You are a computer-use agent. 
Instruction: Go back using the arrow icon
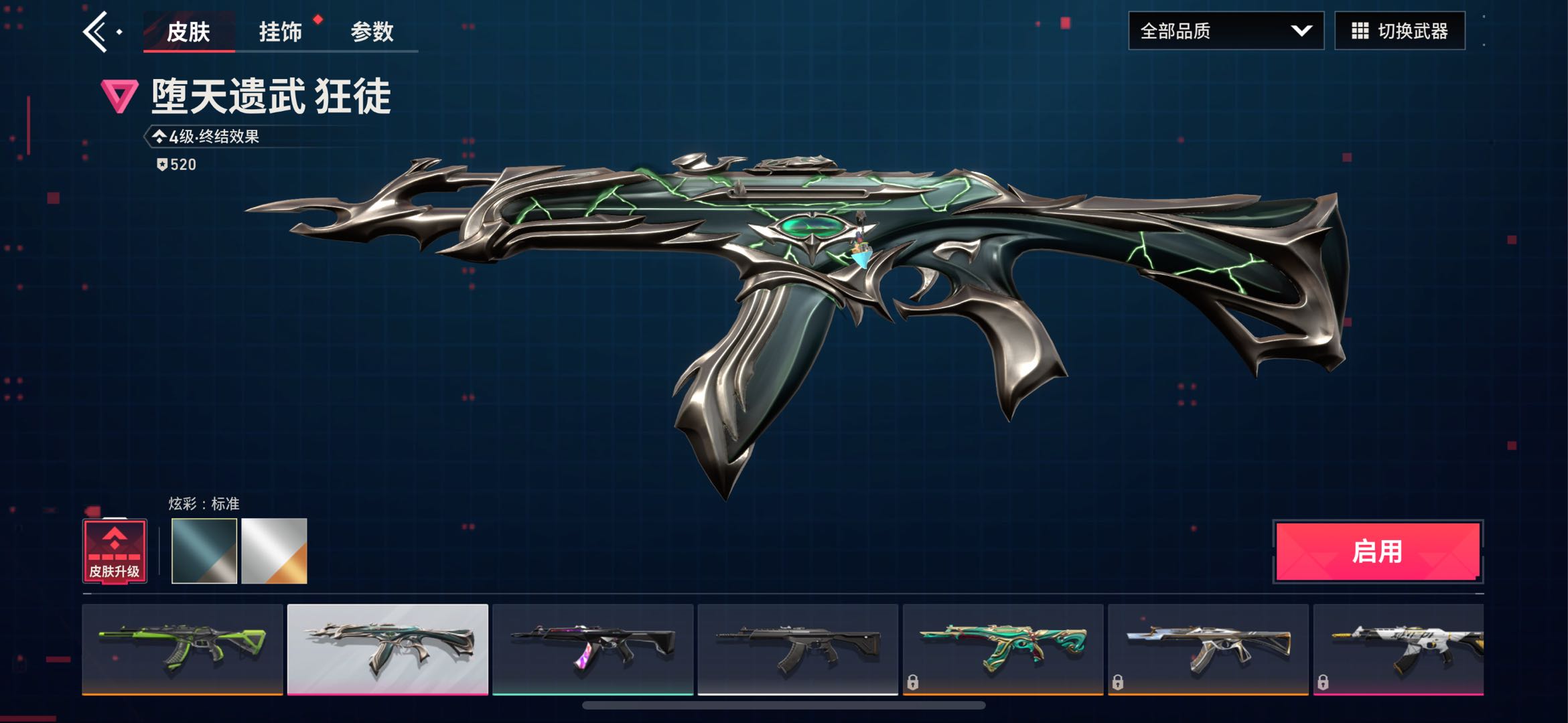pyautogui.click(x=96, y=31)
